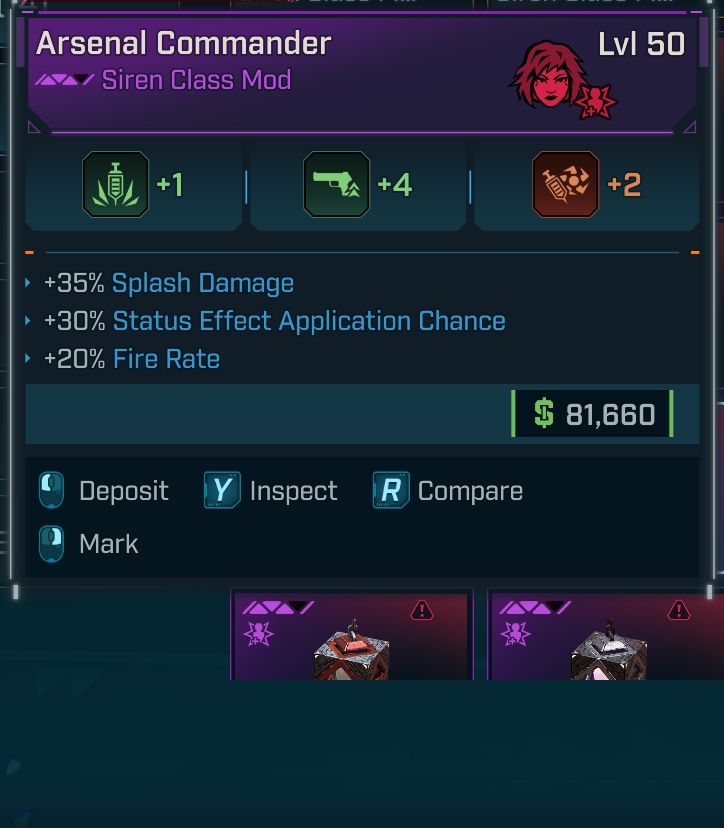Select the orange skill bonus icon
This screenshot has width=724, height=828.
[x=565, y=185]
